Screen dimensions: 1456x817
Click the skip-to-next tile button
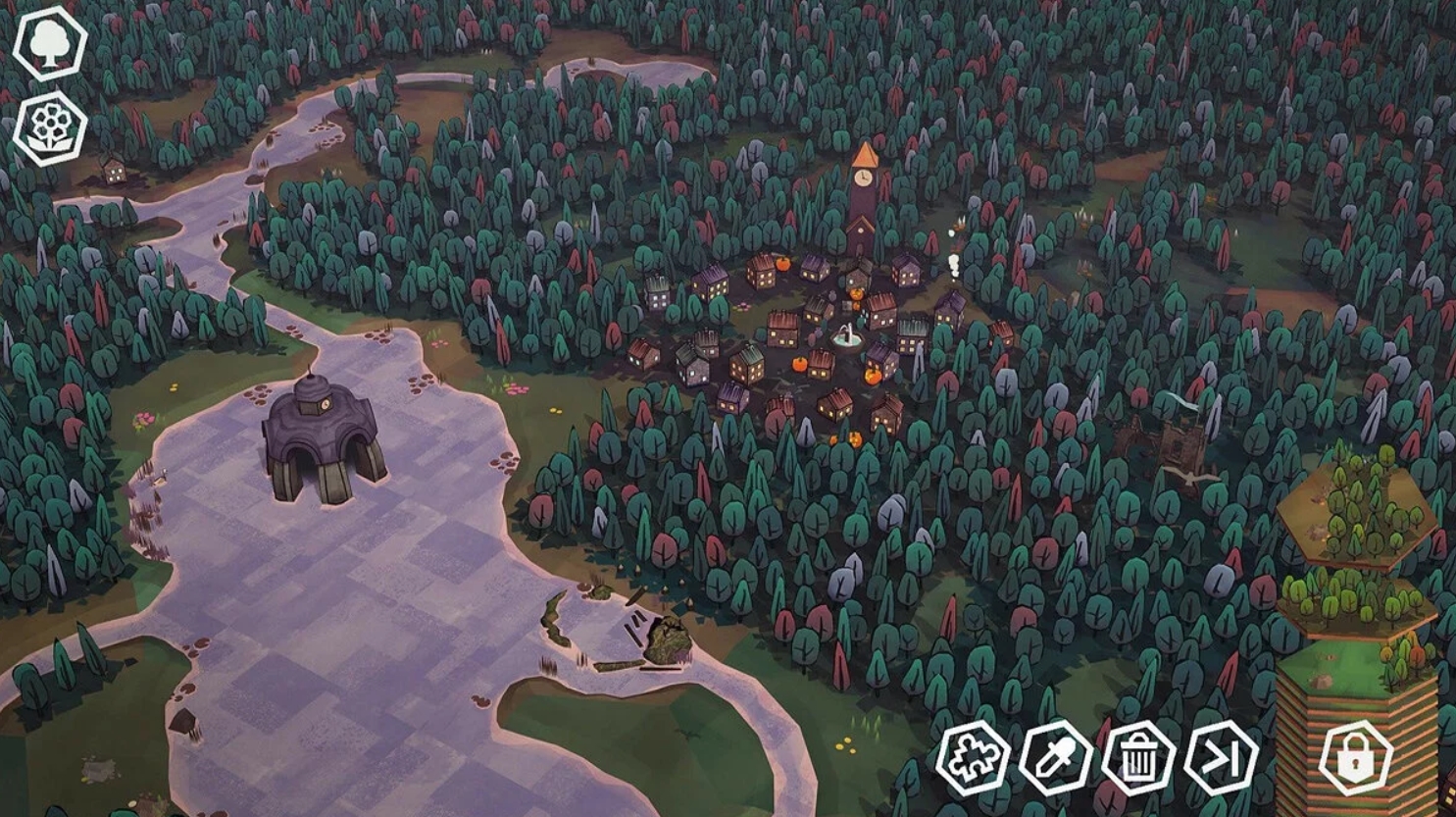tap(1221, 757)
